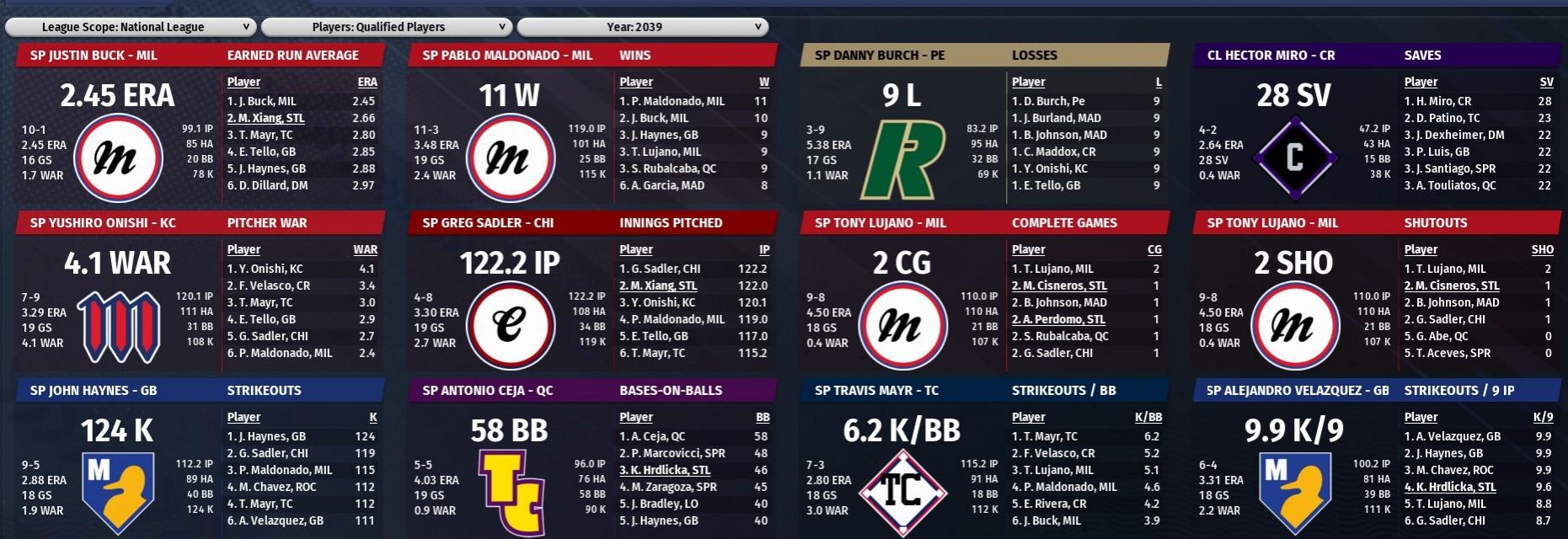Screen dimensions: 1568x539
Task: Select K. Hrdlicka, STL in Bases-on-Balls list
Action: tap(665, 470)
